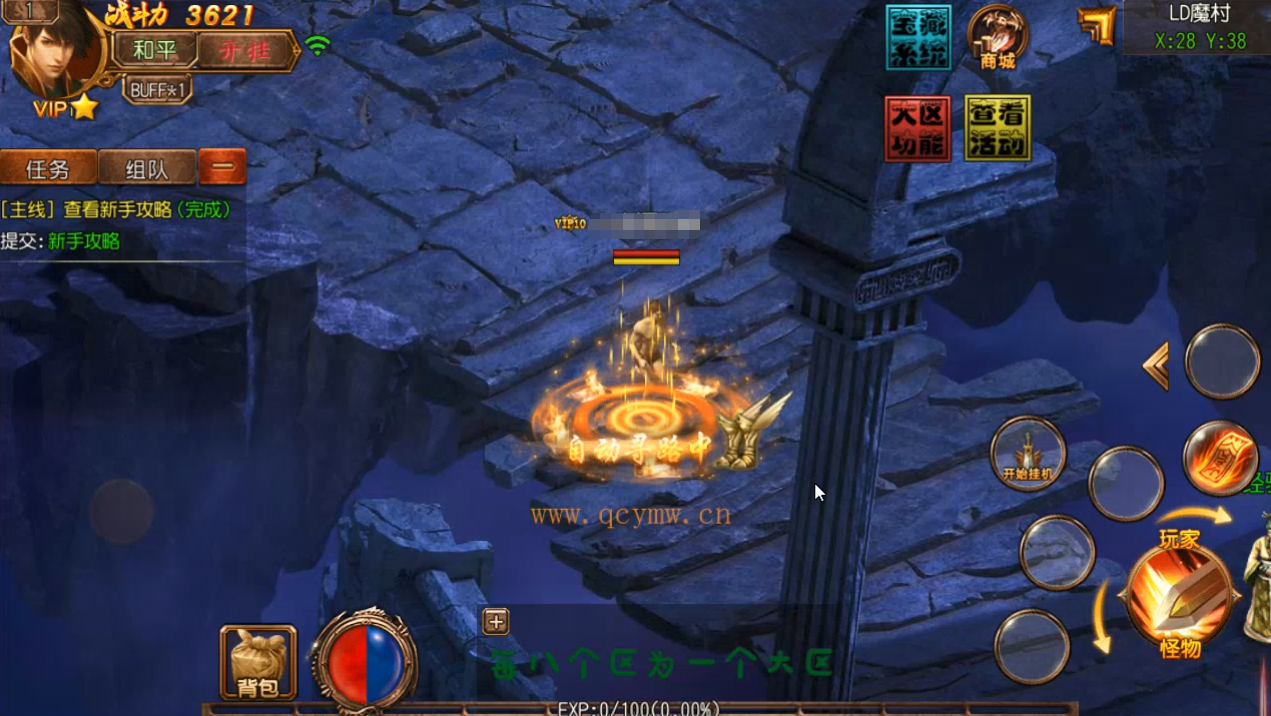This screenshot has width=1271, height=716.
Task: Open the 查看活动 events button
Action: point(997,128)
